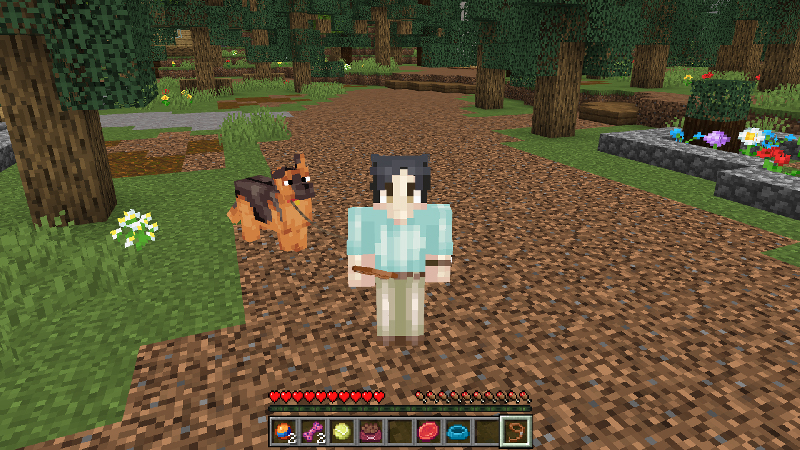This screenshot has height=450, width=800.
Task: Pick the red frisbee slot
Action: point(429,432)
